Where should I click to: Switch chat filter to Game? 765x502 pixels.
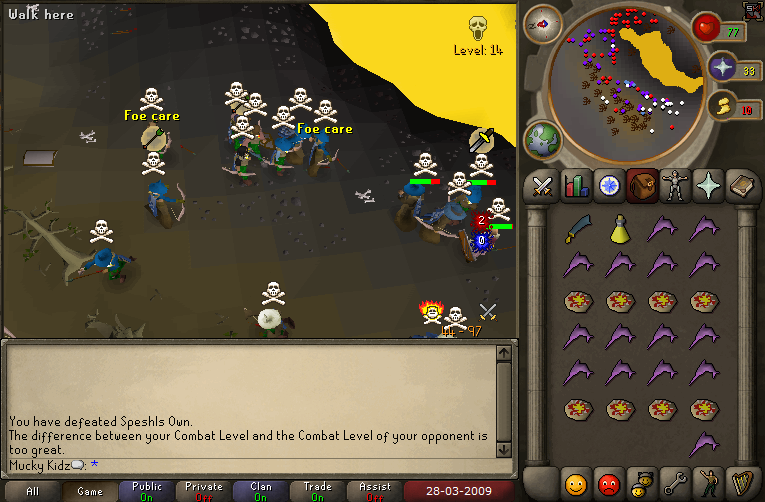[x=89, y=491]
